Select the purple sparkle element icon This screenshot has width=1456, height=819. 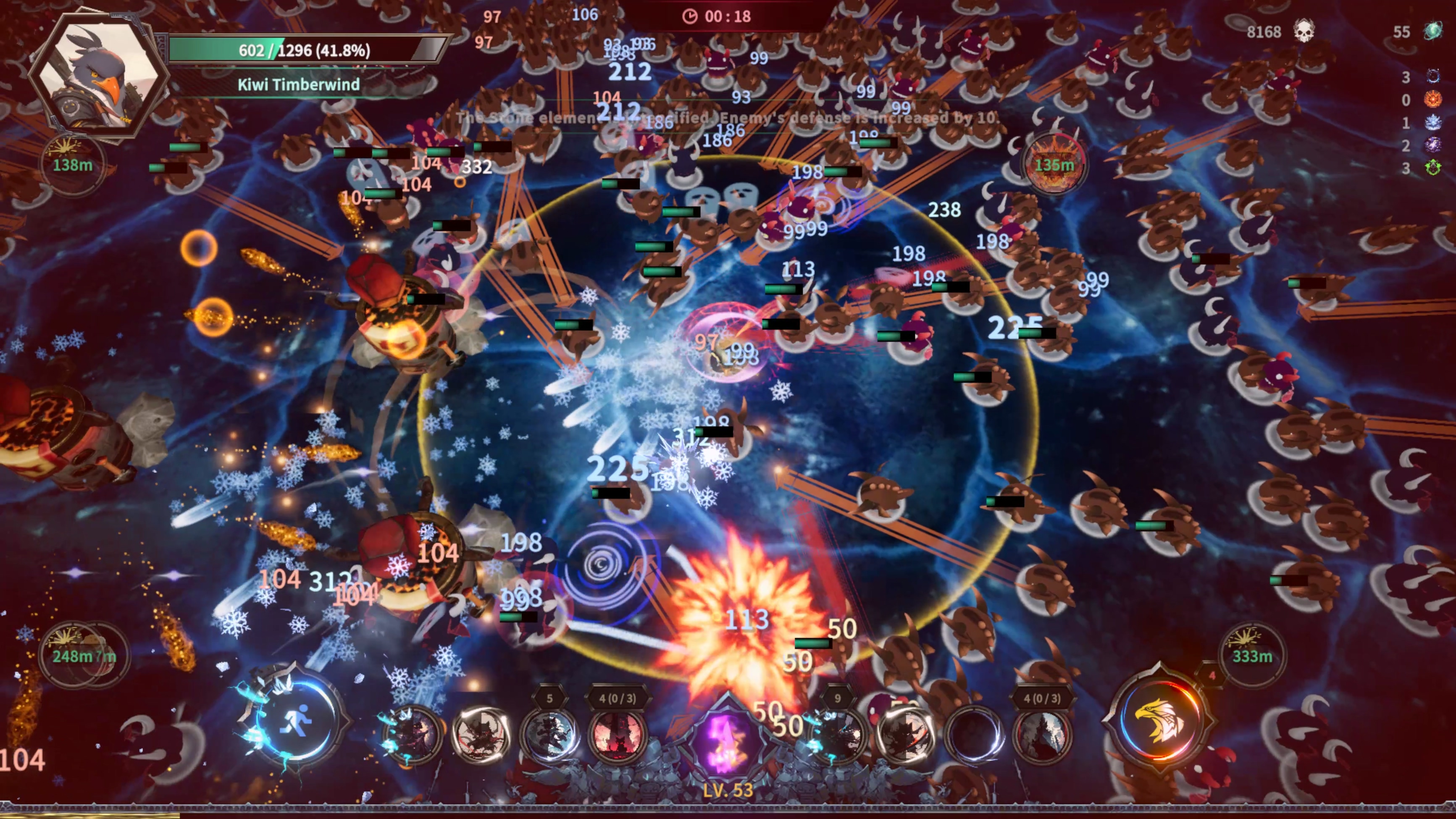(1433, 145)
